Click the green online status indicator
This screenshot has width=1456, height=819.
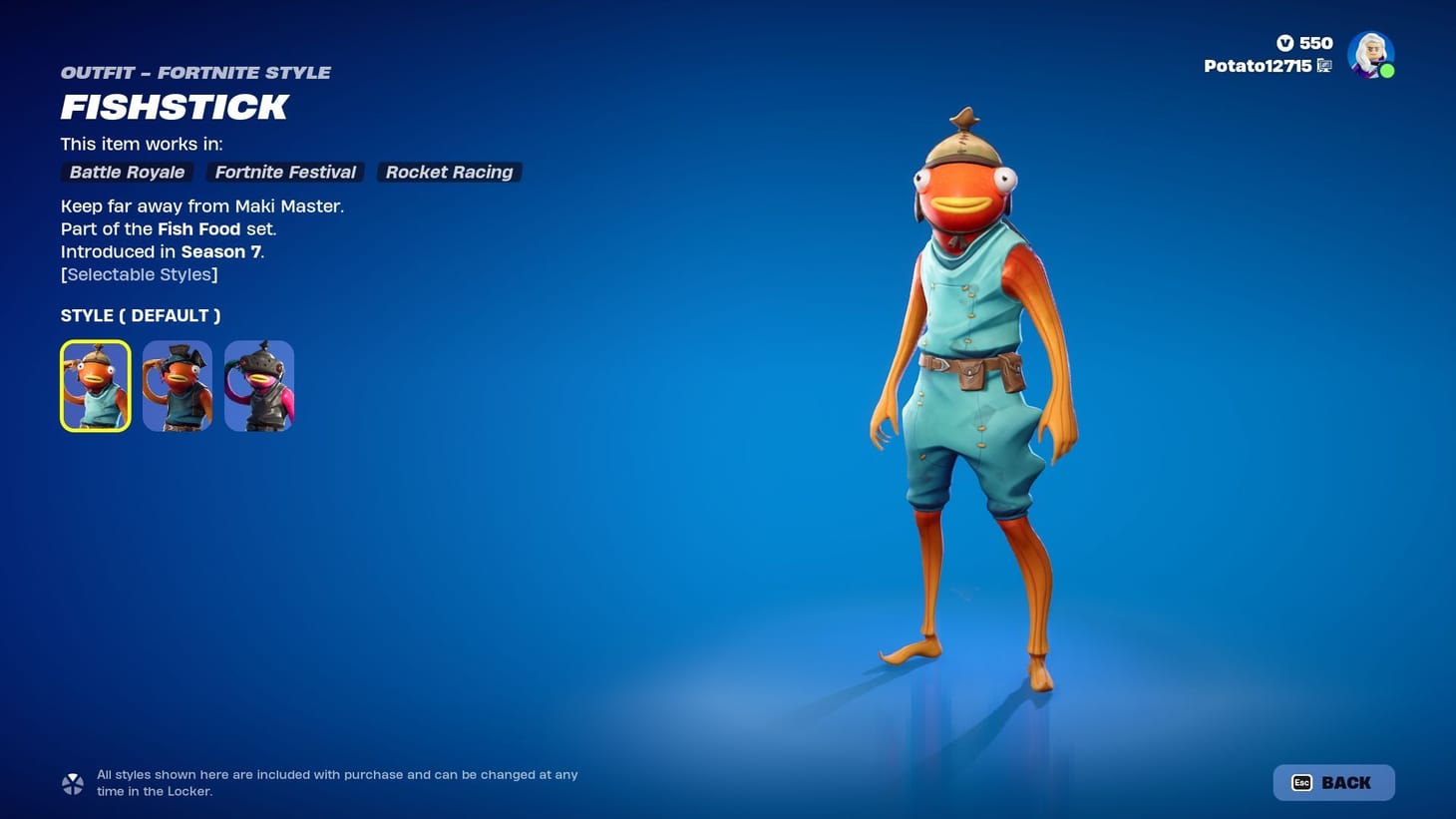[1386, 71]
